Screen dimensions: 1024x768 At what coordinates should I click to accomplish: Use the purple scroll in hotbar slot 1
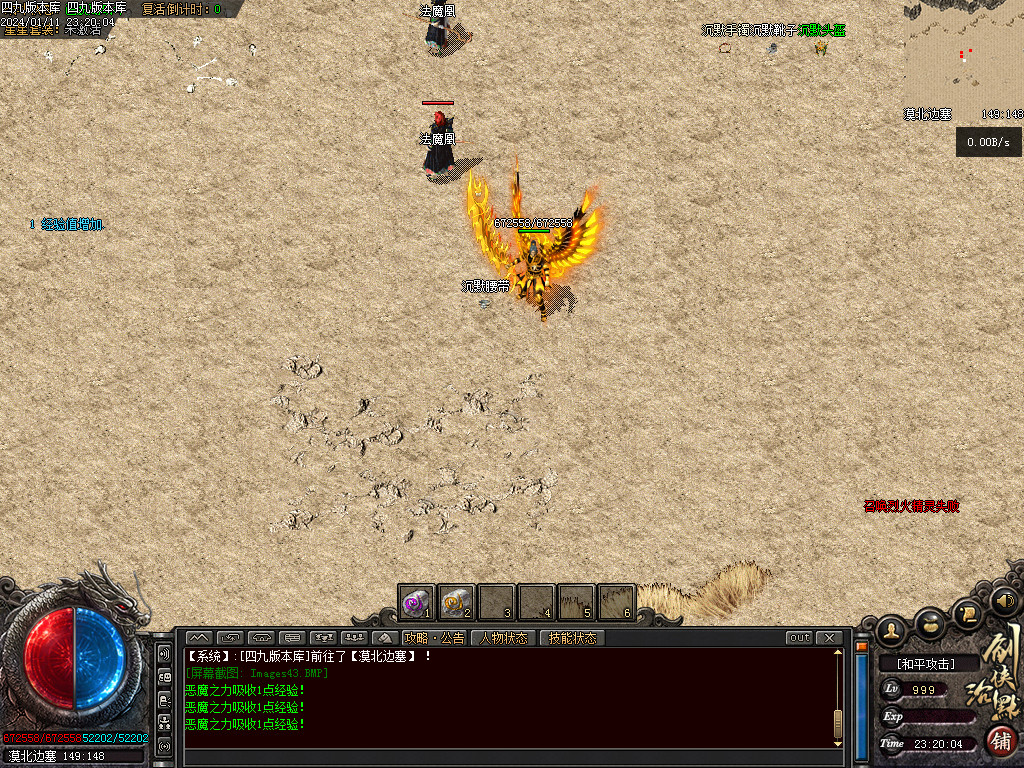point(416,603)
